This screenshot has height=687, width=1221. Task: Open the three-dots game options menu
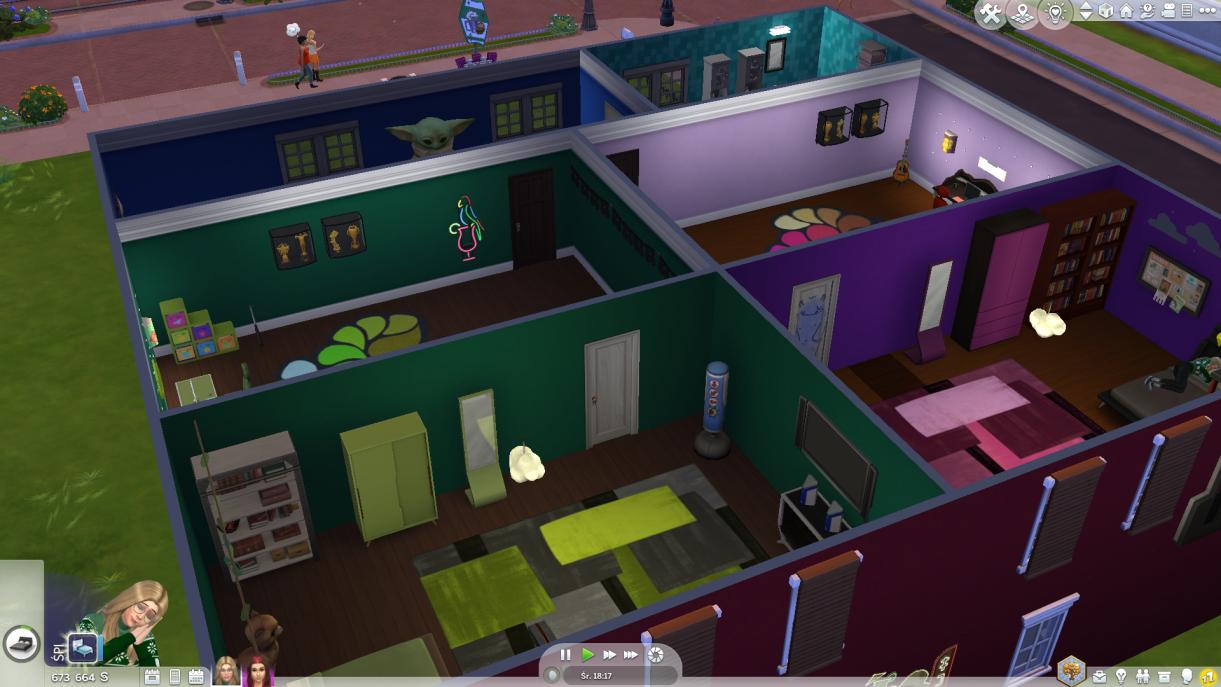(1206, 11)
